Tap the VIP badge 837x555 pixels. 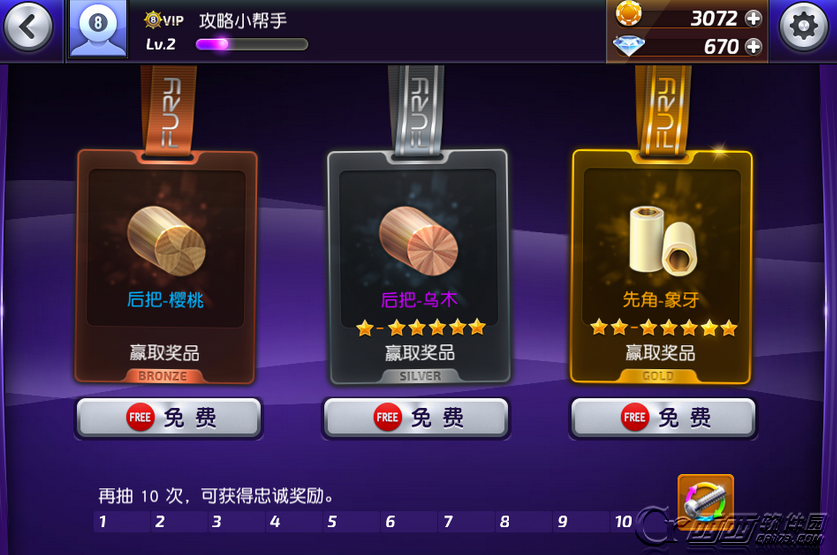point(164,19)
